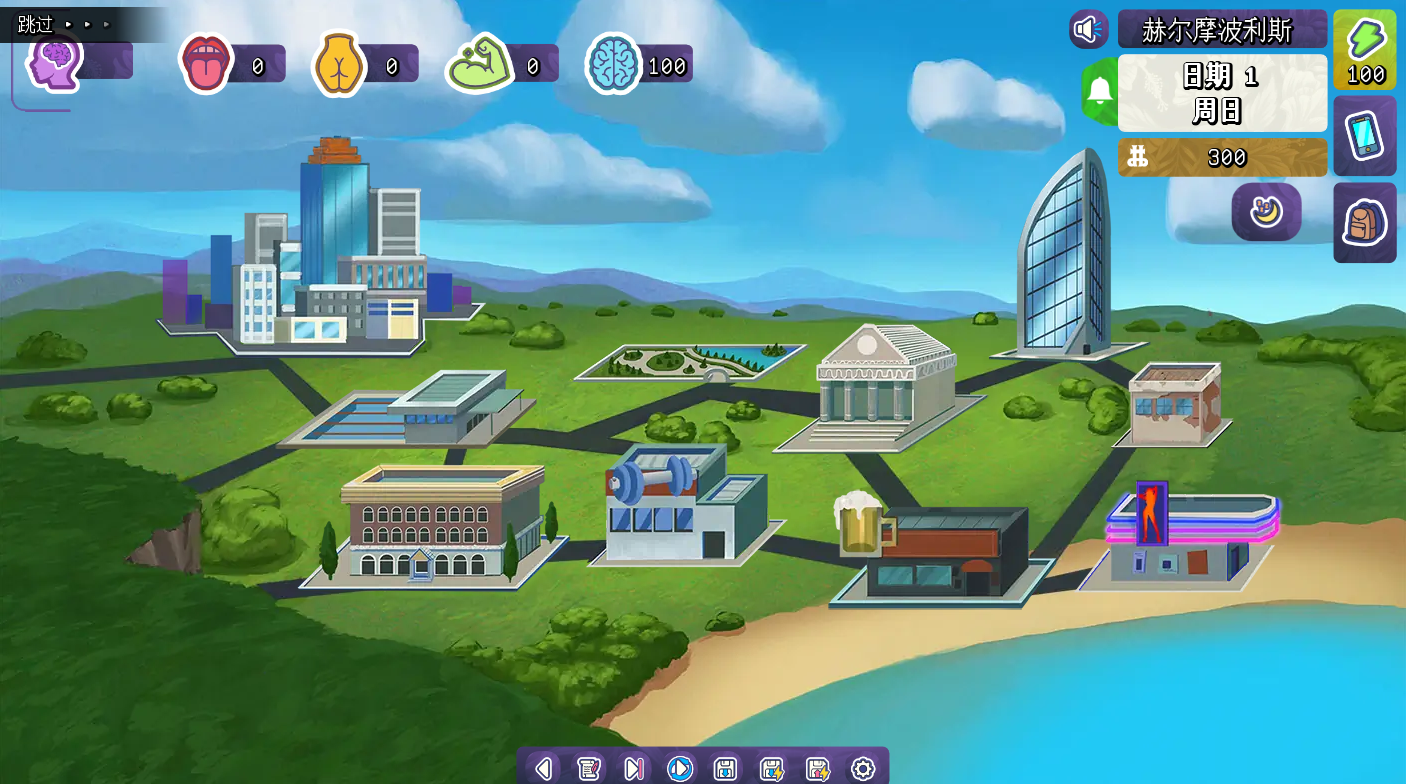Quick save using the floppy with down arrow and bolt
Image resolution: width=1406 pixels, height=784 pixels.
[x=771, y=768]
